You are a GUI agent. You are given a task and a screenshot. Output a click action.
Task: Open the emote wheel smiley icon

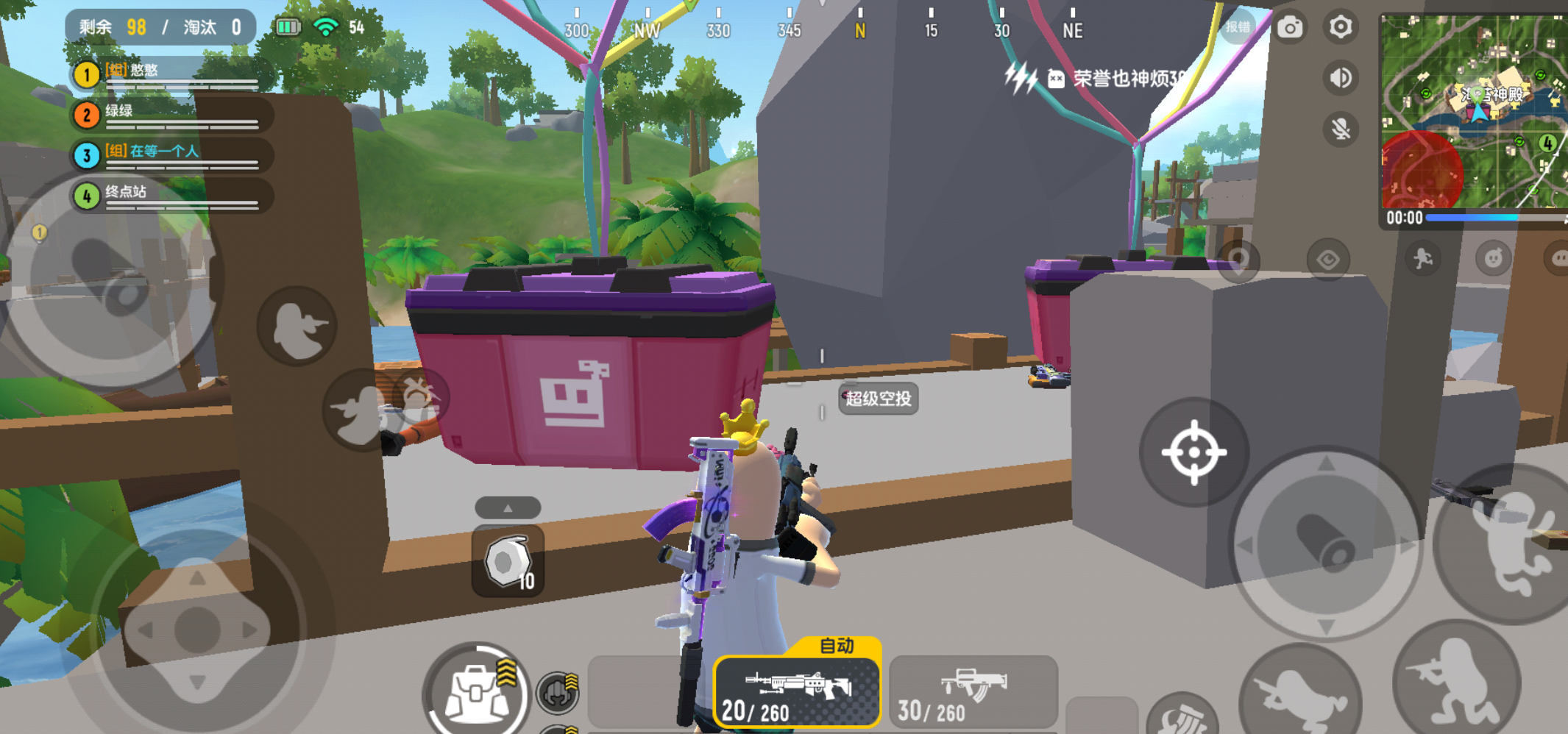[1493, 258]
